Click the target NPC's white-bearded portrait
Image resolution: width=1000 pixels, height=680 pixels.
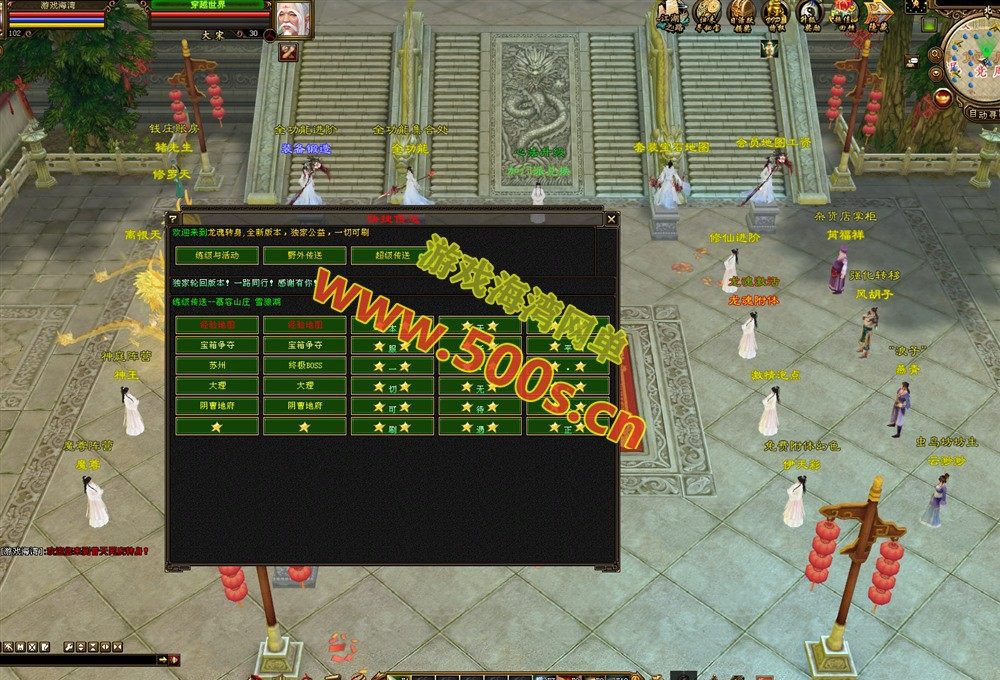pyautogui.click(x=293, y=18)
